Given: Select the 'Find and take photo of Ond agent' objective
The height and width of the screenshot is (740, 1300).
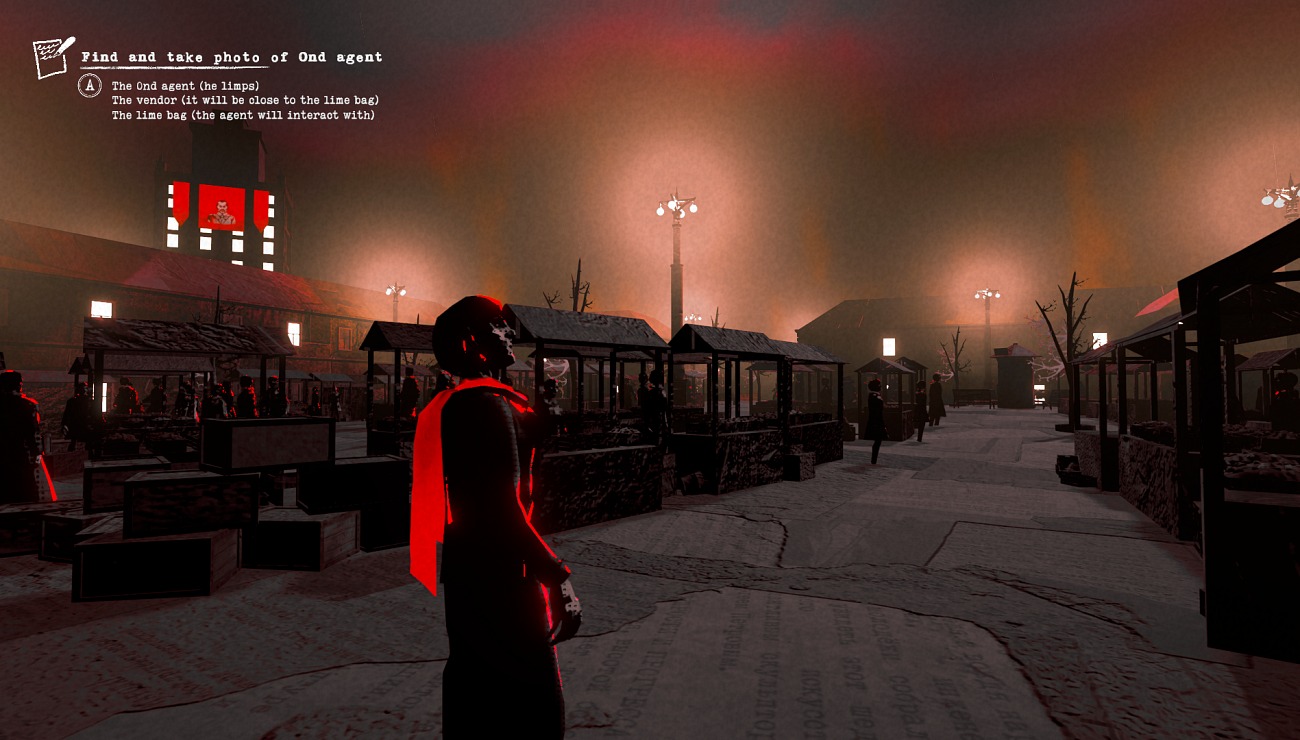Looking at the screenshot, I should pos(231,57).
